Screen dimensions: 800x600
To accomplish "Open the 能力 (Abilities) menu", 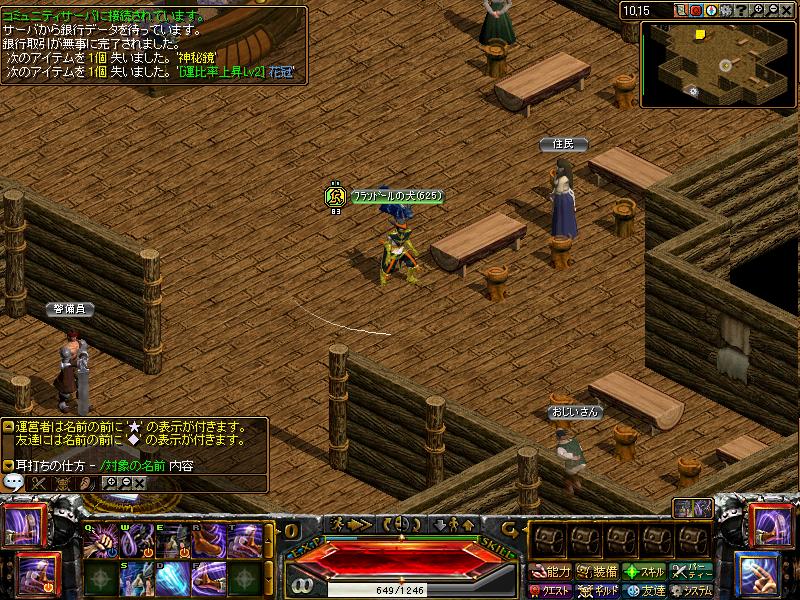I will click(x=551, y=572).
